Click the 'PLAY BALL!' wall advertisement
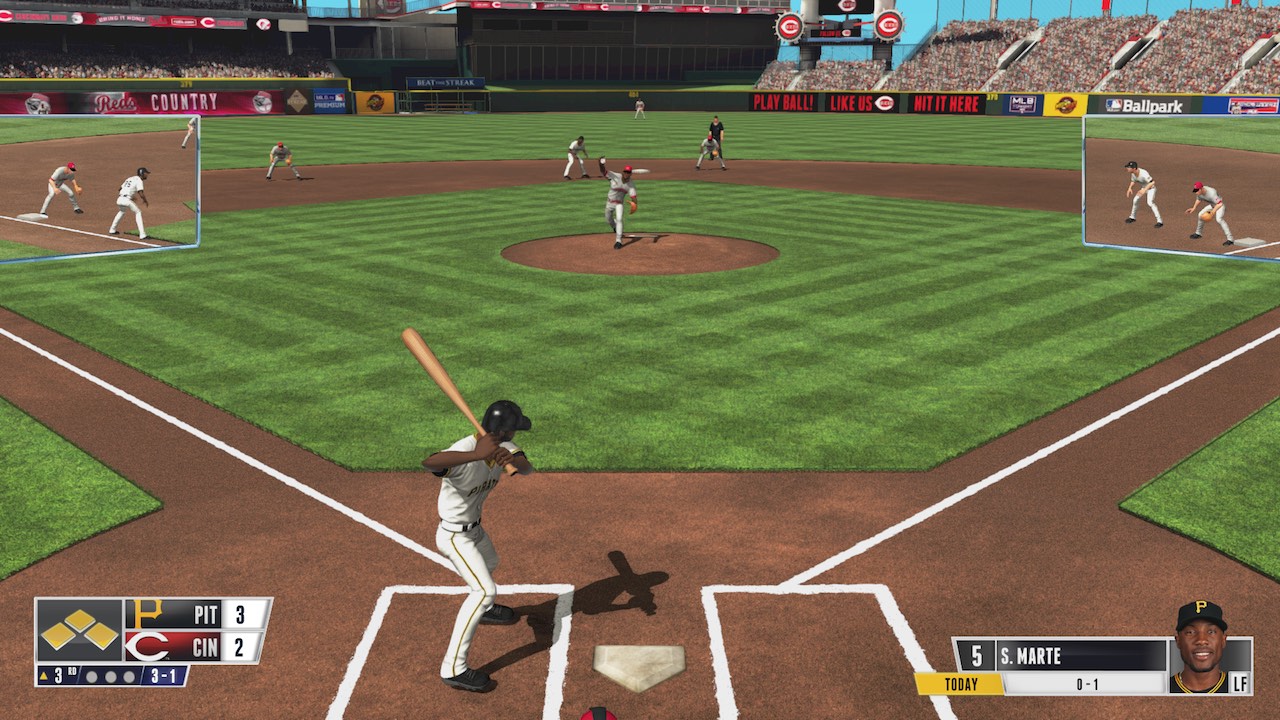This screenshot has width=1280, height=720. coord(783,101)
